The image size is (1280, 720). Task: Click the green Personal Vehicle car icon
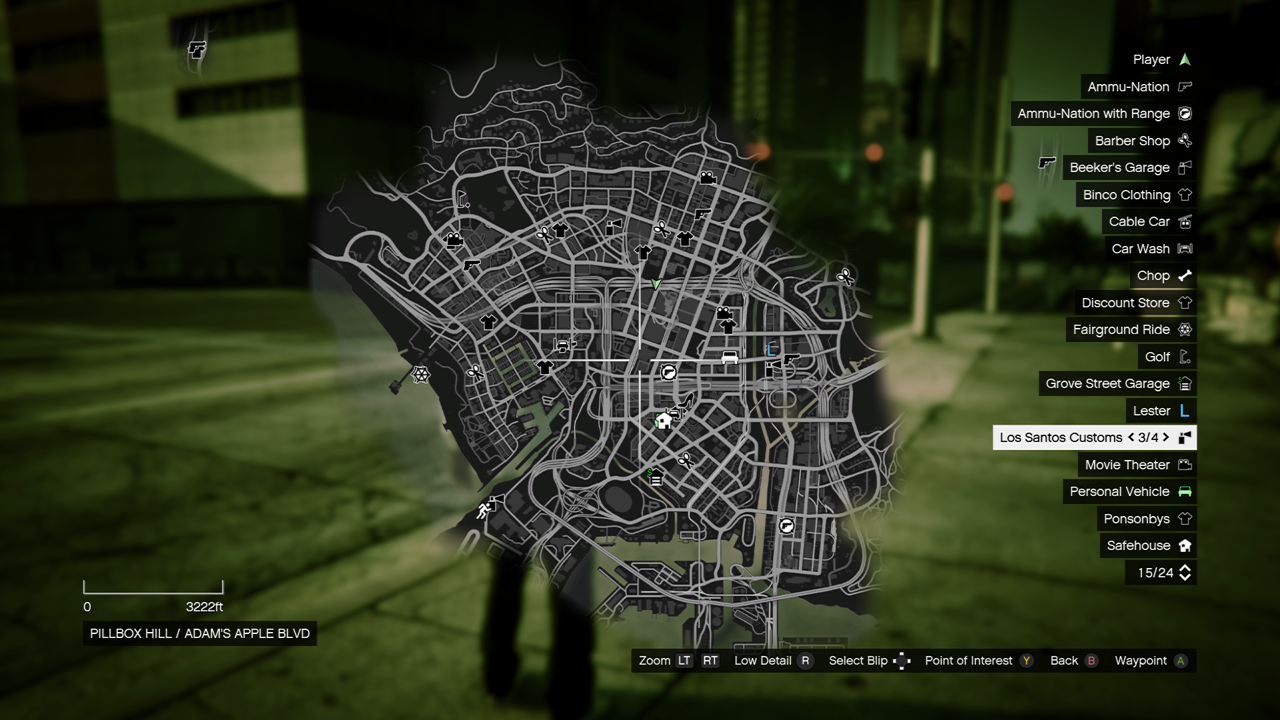coord(1184,491)
